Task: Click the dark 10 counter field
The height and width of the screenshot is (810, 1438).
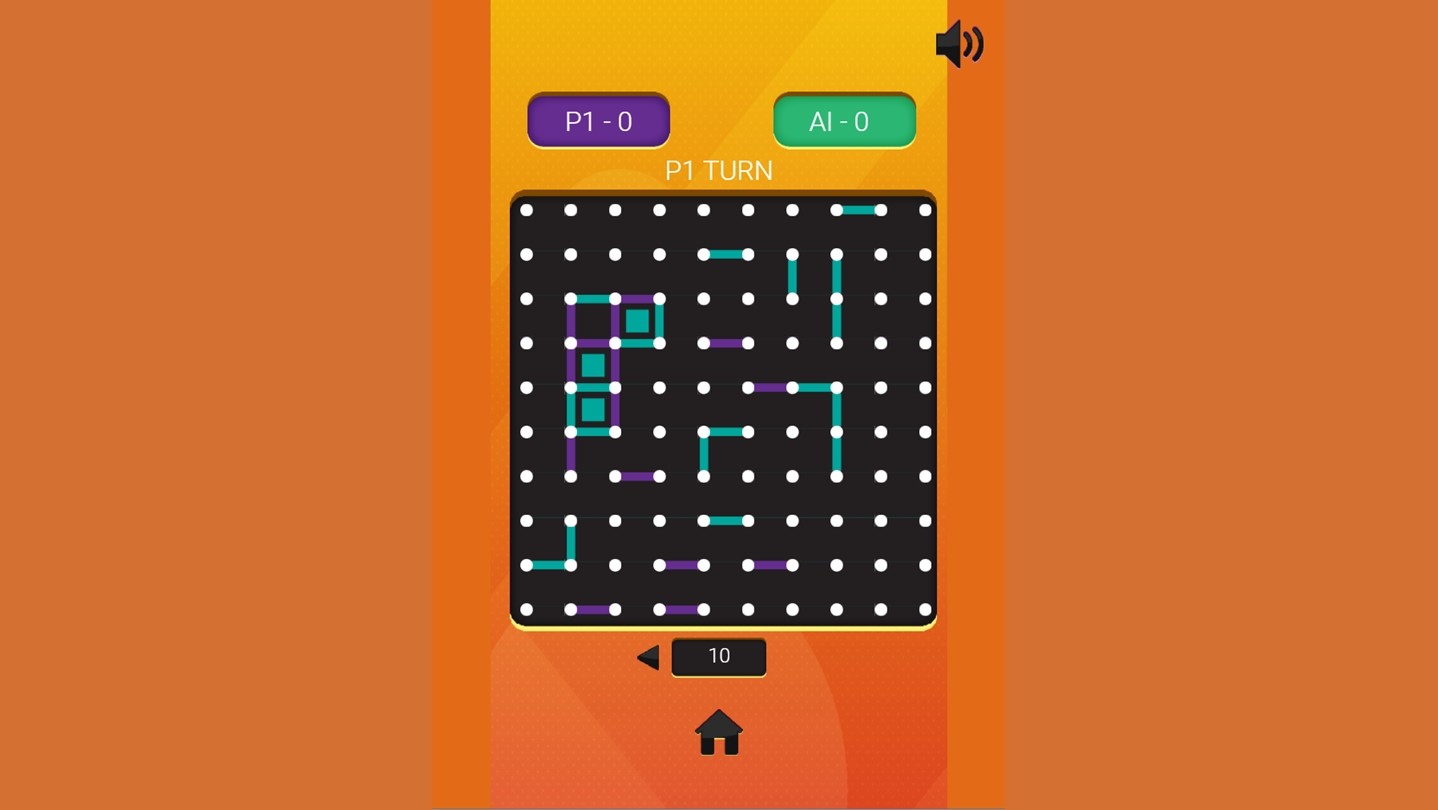Action: click(718, 657)
